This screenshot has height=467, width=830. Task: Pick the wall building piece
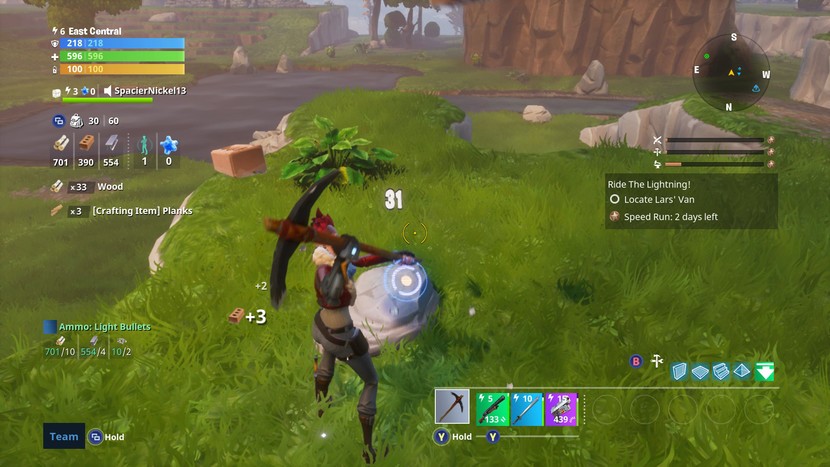680,371
